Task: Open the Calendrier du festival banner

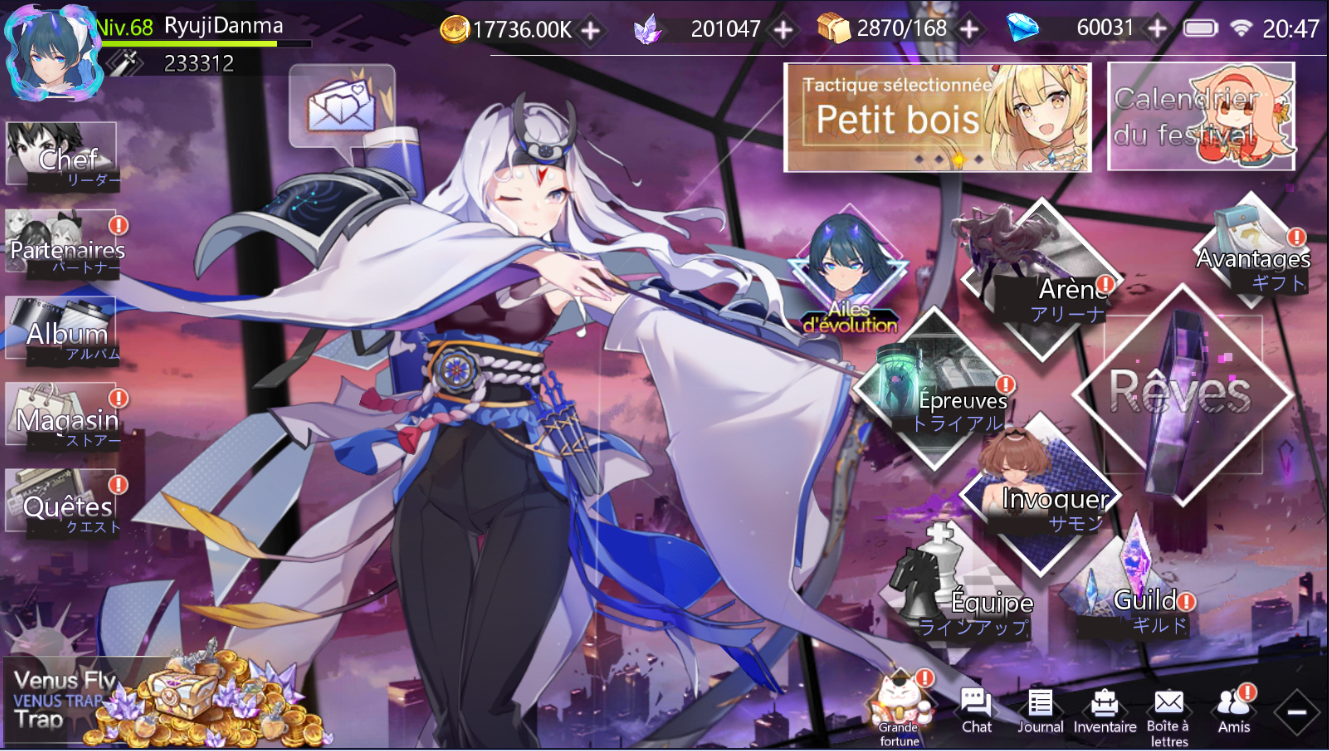Action: click(1200, 117)
